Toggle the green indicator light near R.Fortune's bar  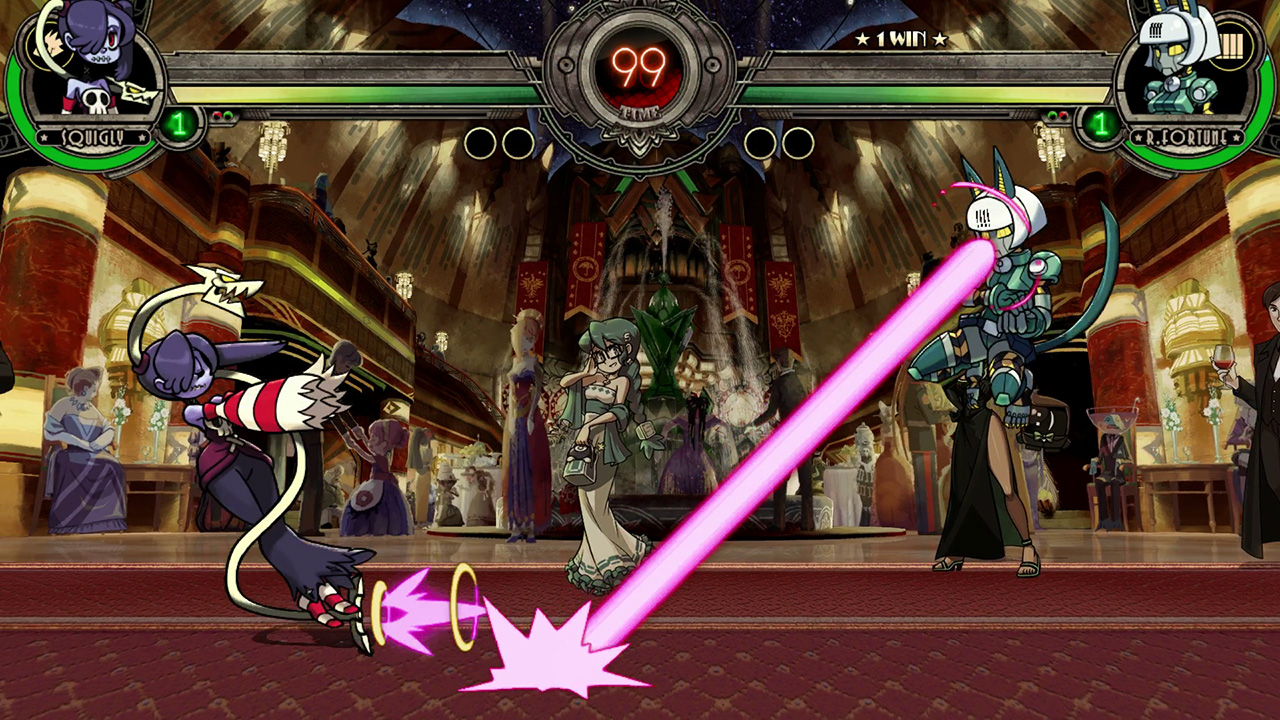click(1051, 115)
